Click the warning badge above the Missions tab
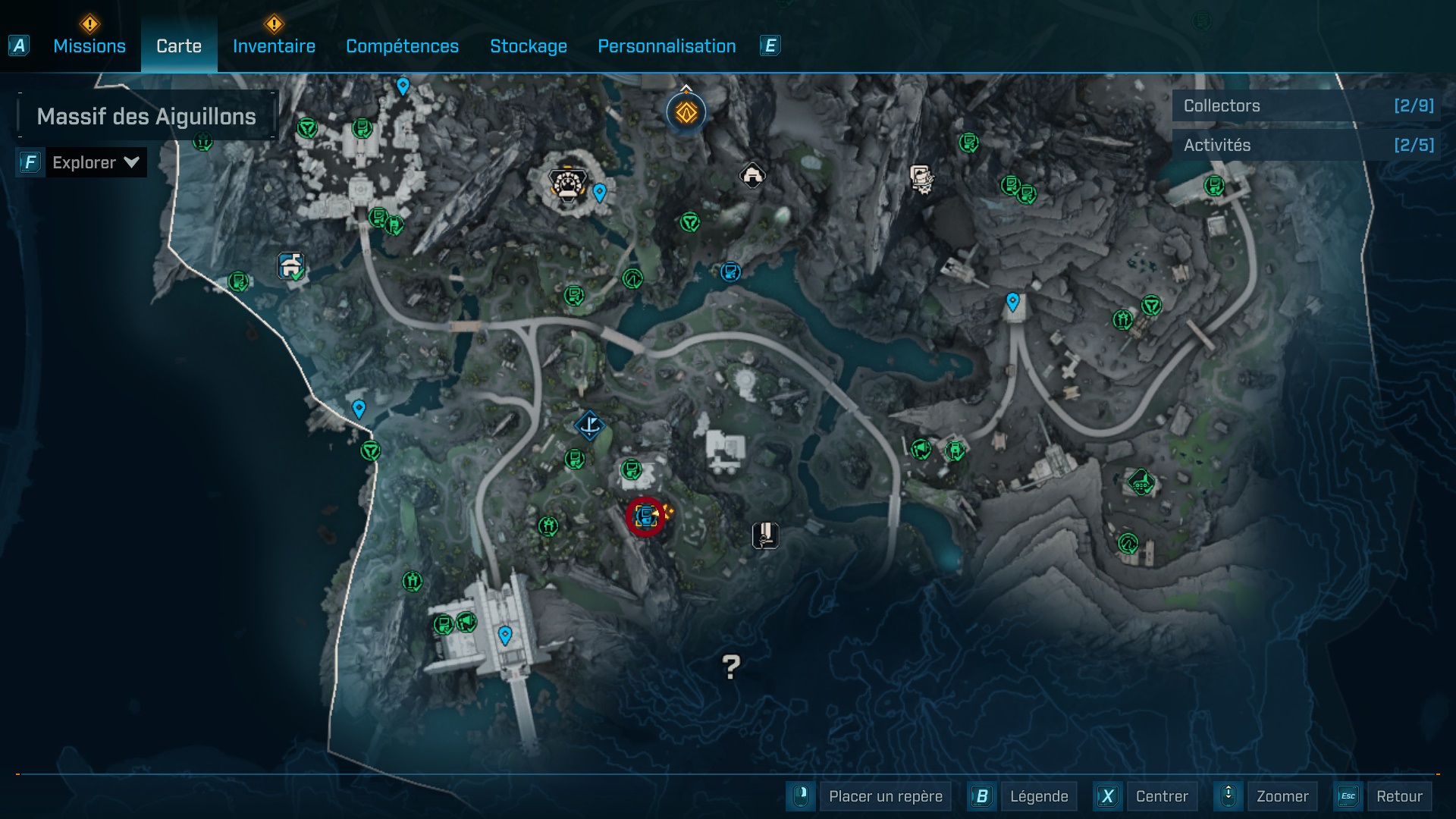This screenshot has height=819, width=1456. pos(89,24)
